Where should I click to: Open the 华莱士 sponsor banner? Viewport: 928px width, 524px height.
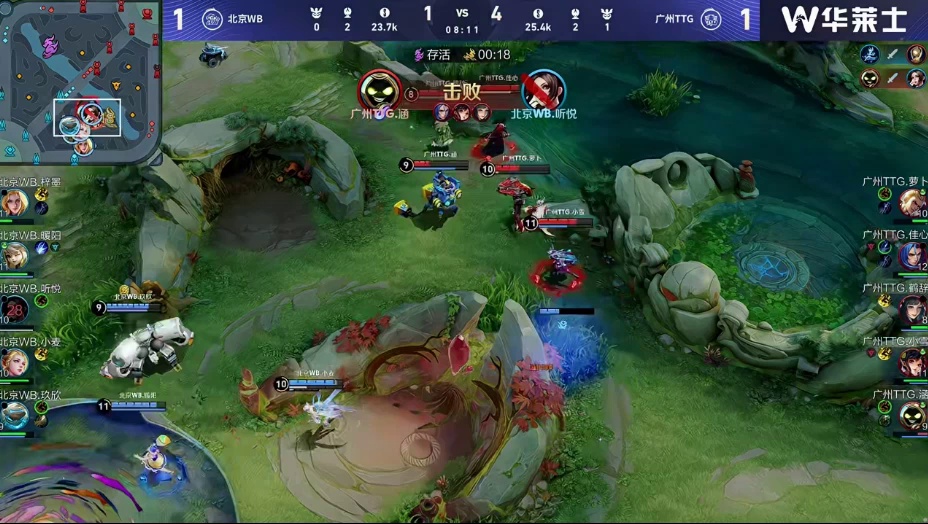pyautogui.click(x=844, y=19)
